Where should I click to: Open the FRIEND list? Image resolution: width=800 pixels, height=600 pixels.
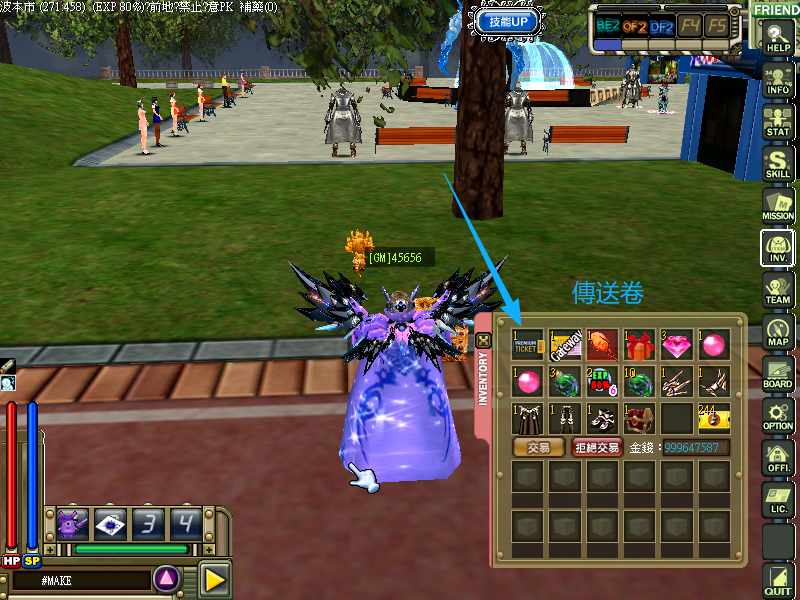coord(776,10)
